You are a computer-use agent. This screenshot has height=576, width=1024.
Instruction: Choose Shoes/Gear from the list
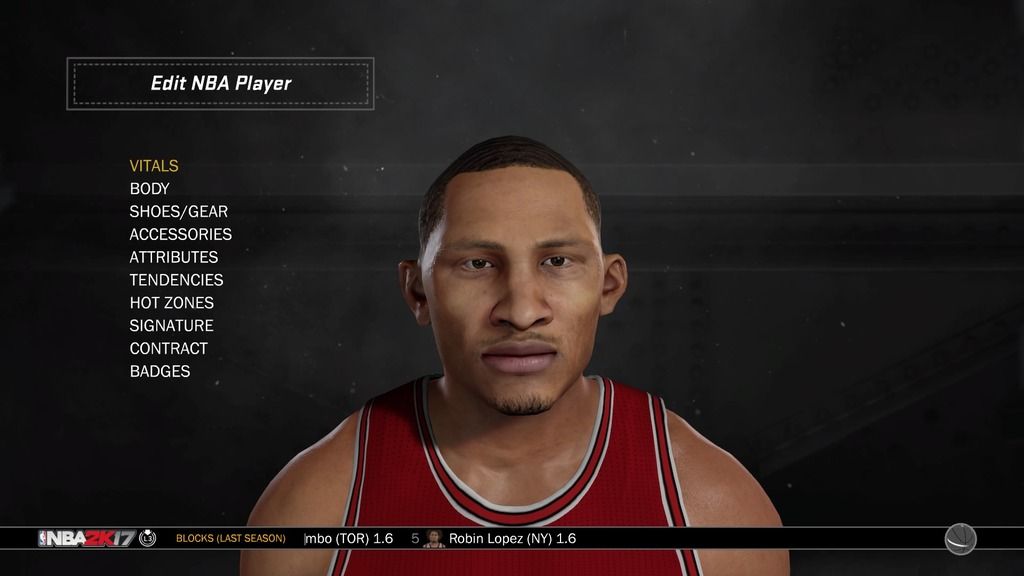coord(178,212)
